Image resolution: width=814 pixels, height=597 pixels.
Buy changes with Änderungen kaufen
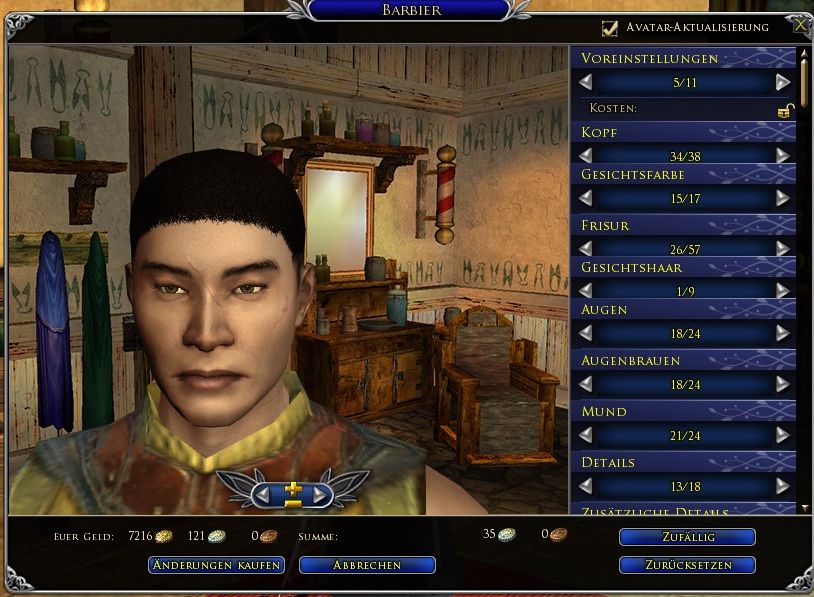click(x=216, y=565)
